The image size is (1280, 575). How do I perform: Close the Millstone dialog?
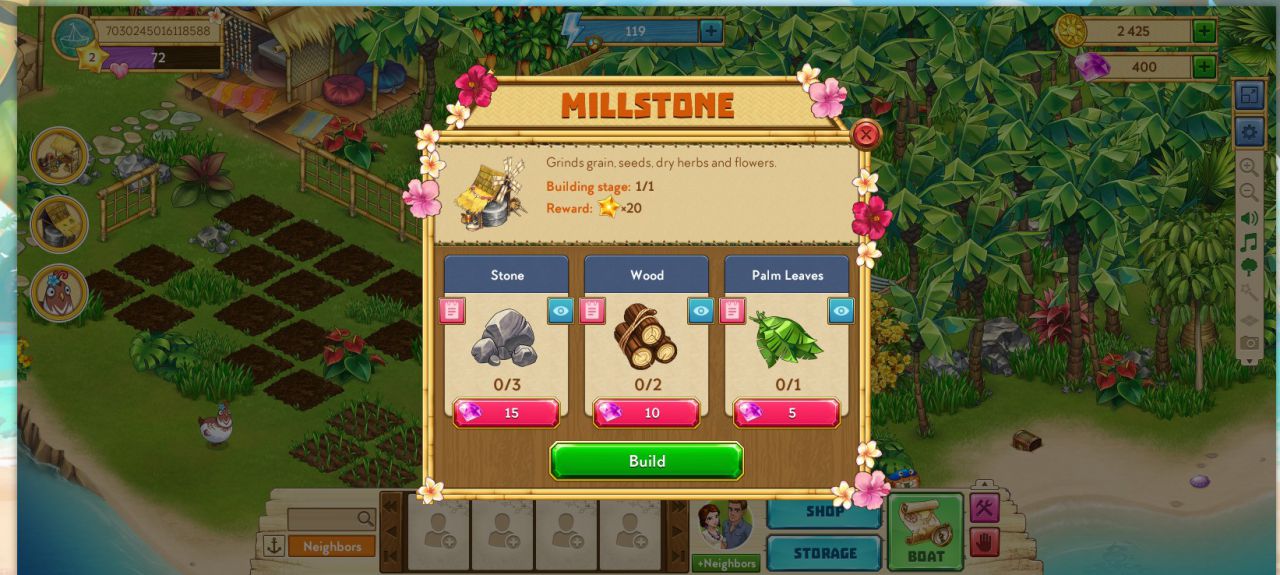coord(866,134)
